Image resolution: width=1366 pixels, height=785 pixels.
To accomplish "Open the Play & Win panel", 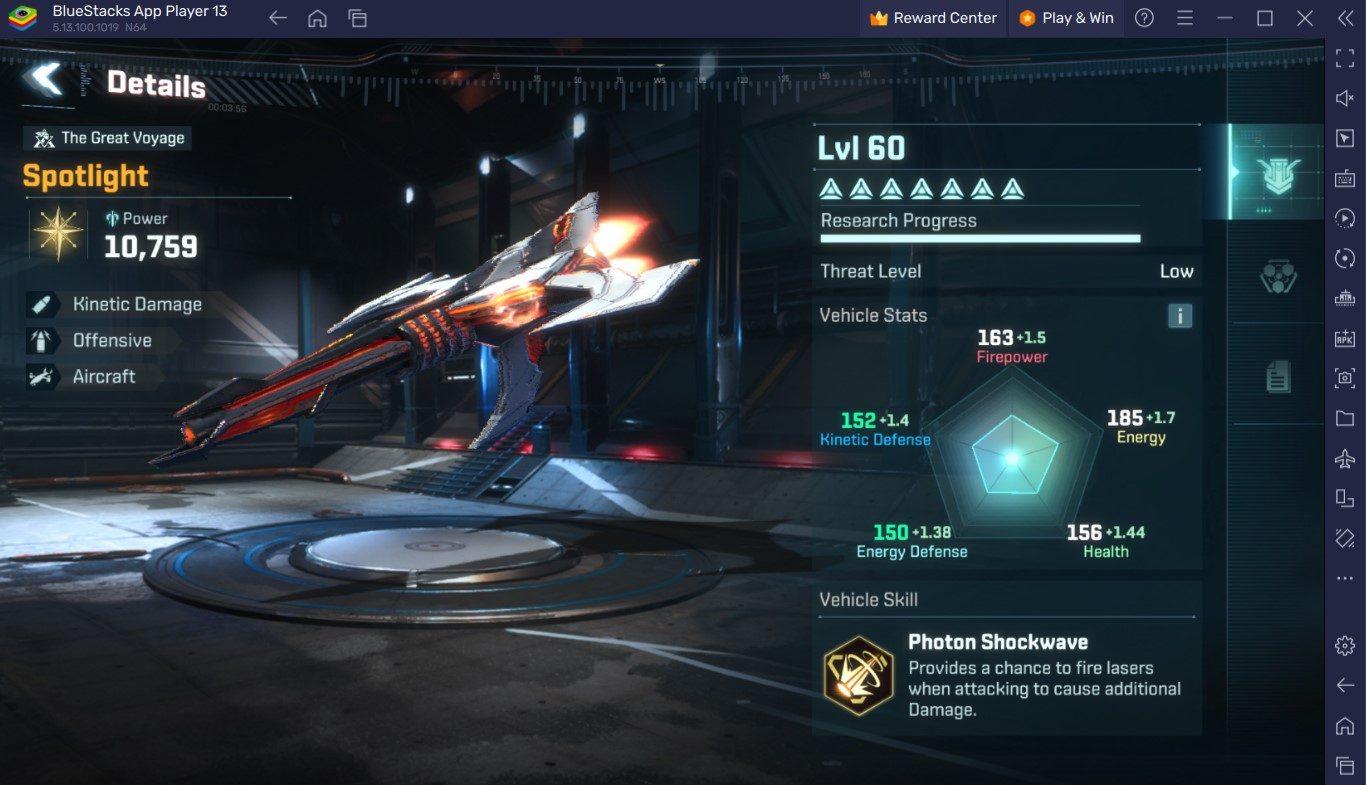I will 1066,18.
